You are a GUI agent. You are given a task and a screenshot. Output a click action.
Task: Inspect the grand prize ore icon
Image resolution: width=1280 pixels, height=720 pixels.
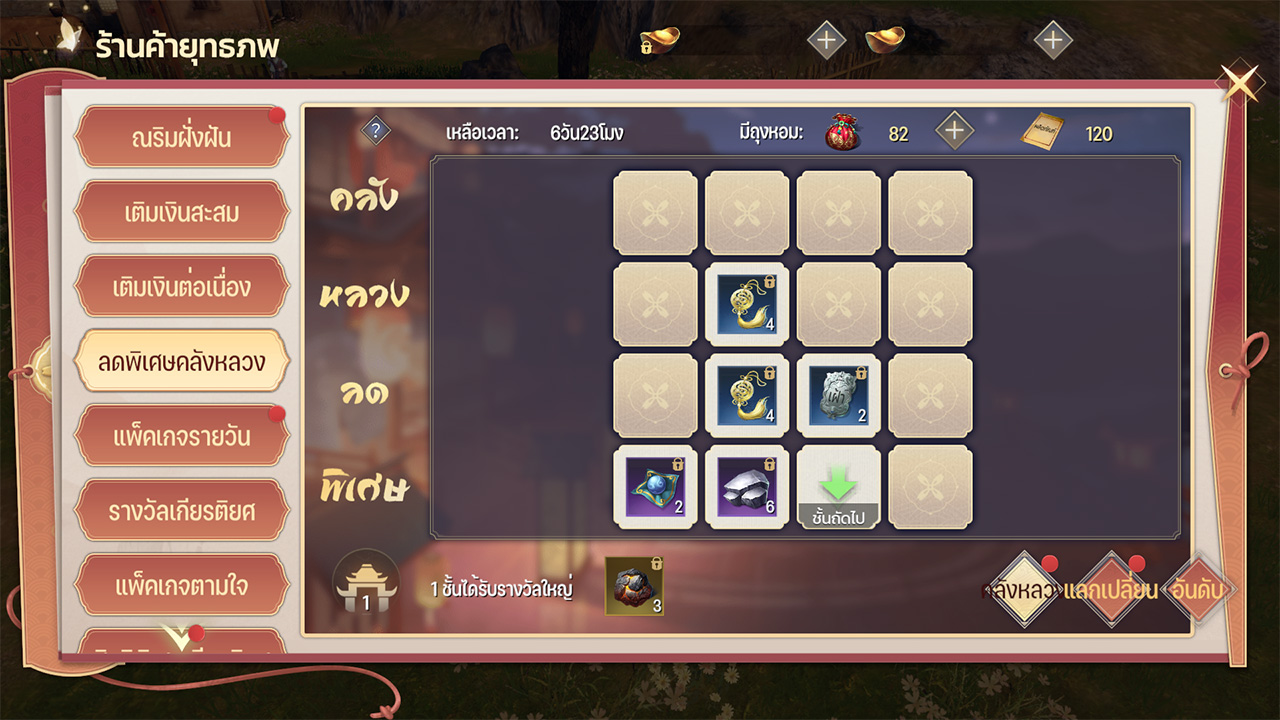click(634, 585)
